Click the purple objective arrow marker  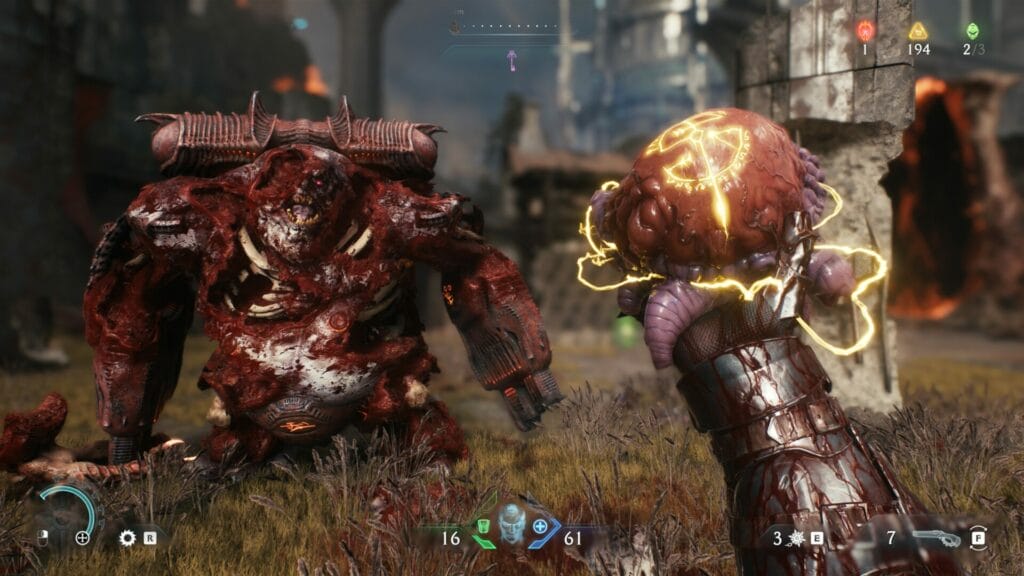(512, 60)
